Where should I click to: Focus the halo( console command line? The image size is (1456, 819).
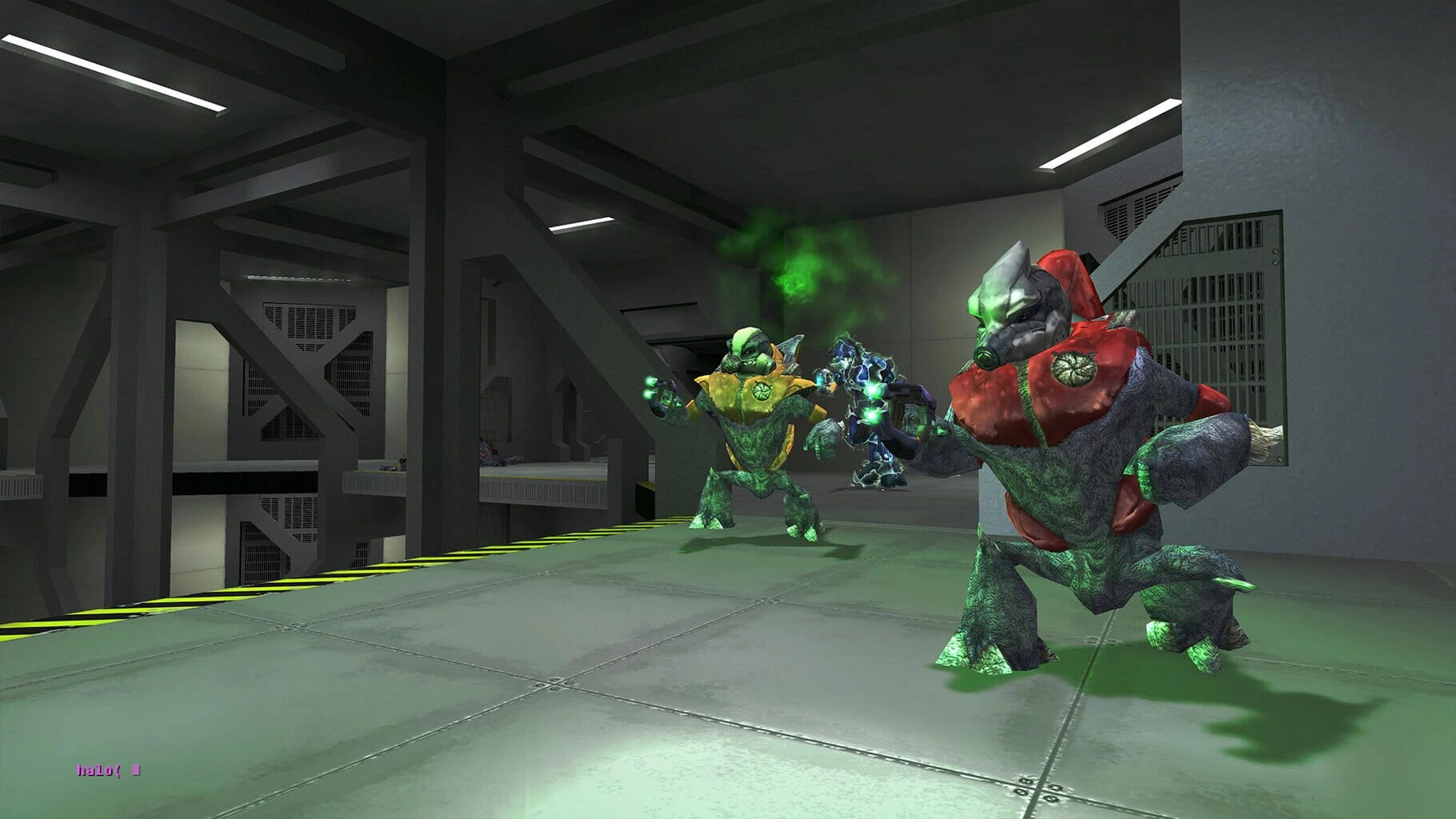109,771
